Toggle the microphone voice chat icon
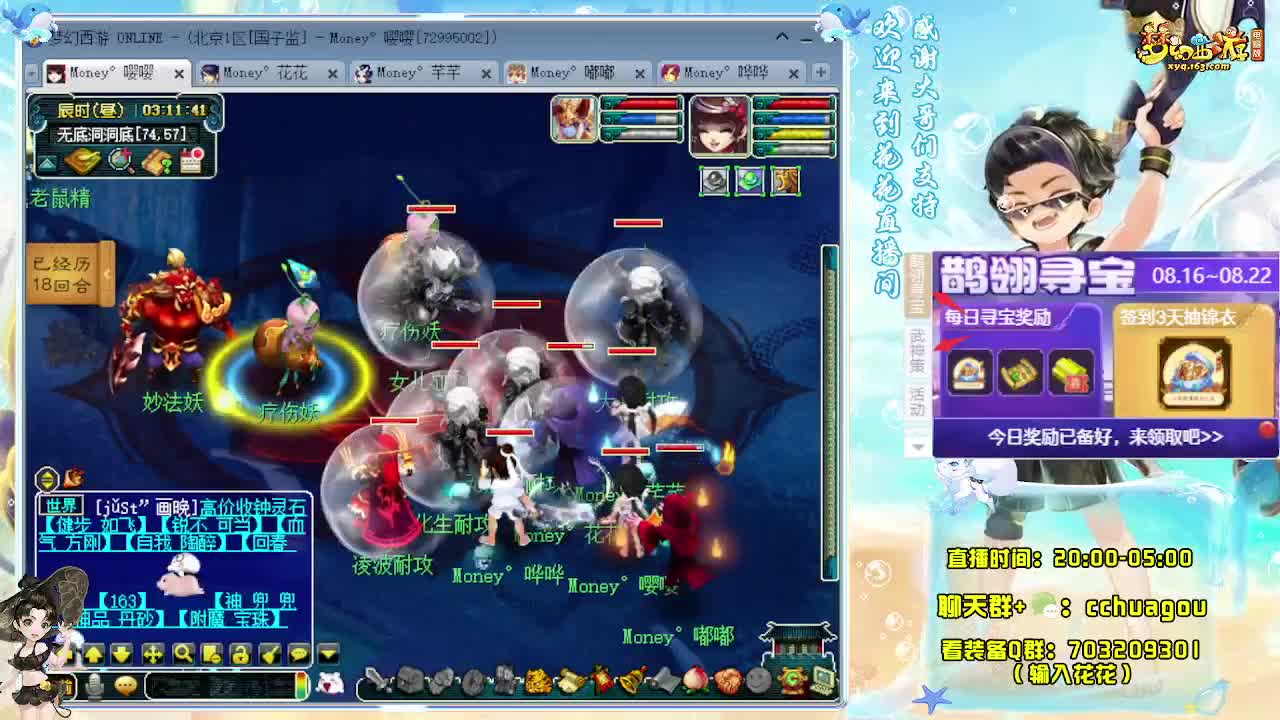1280x720 pixels. pos(96,687)
